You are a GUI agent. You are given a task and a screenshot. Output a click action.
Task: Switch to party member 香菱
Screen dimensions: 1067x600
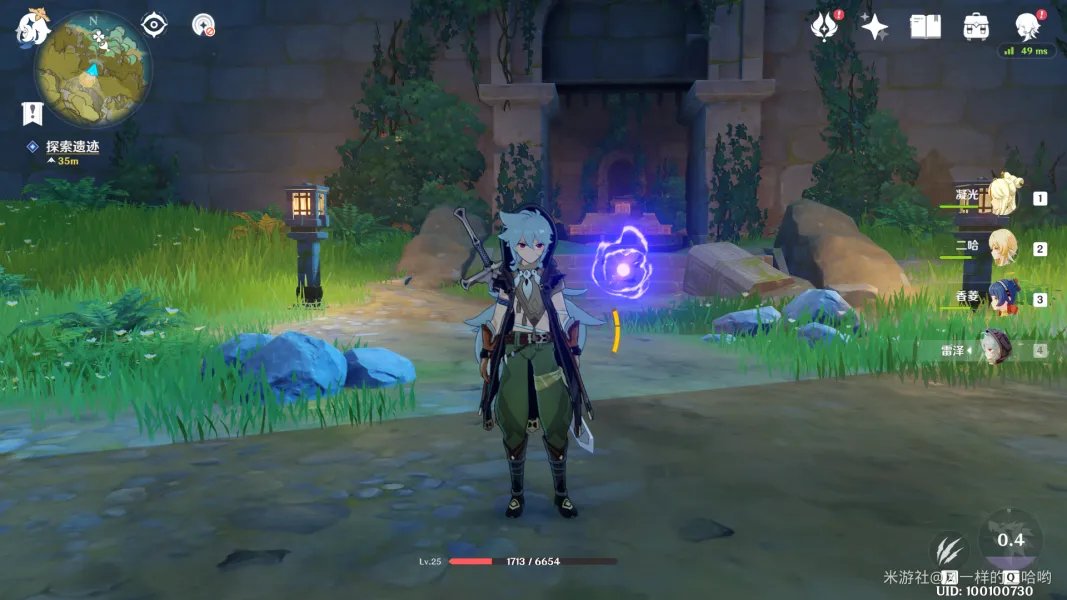pyautogui.click(x=1002, y=298)
